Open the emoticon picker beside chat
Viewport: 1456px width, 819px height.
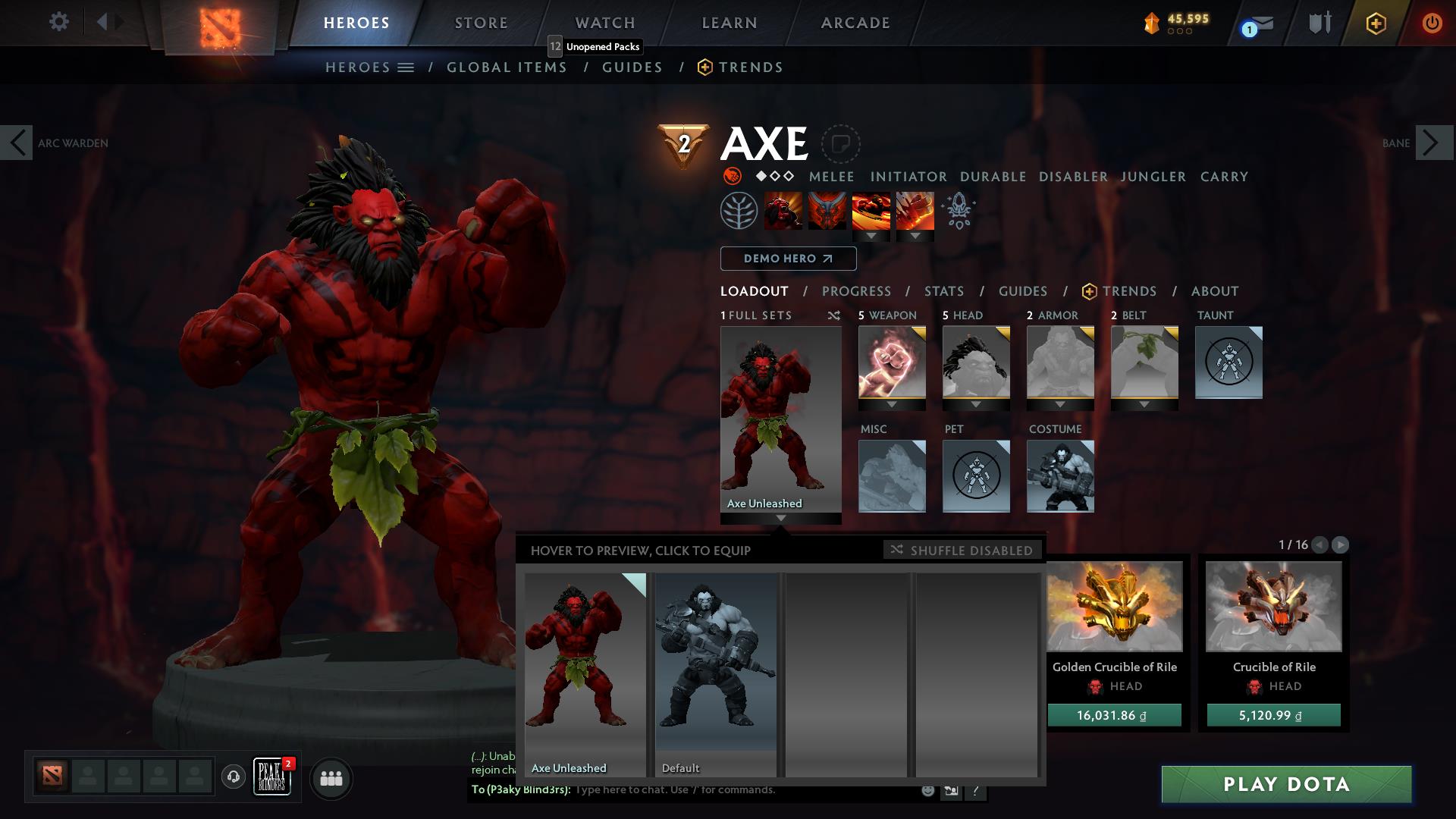pos(927,790)
